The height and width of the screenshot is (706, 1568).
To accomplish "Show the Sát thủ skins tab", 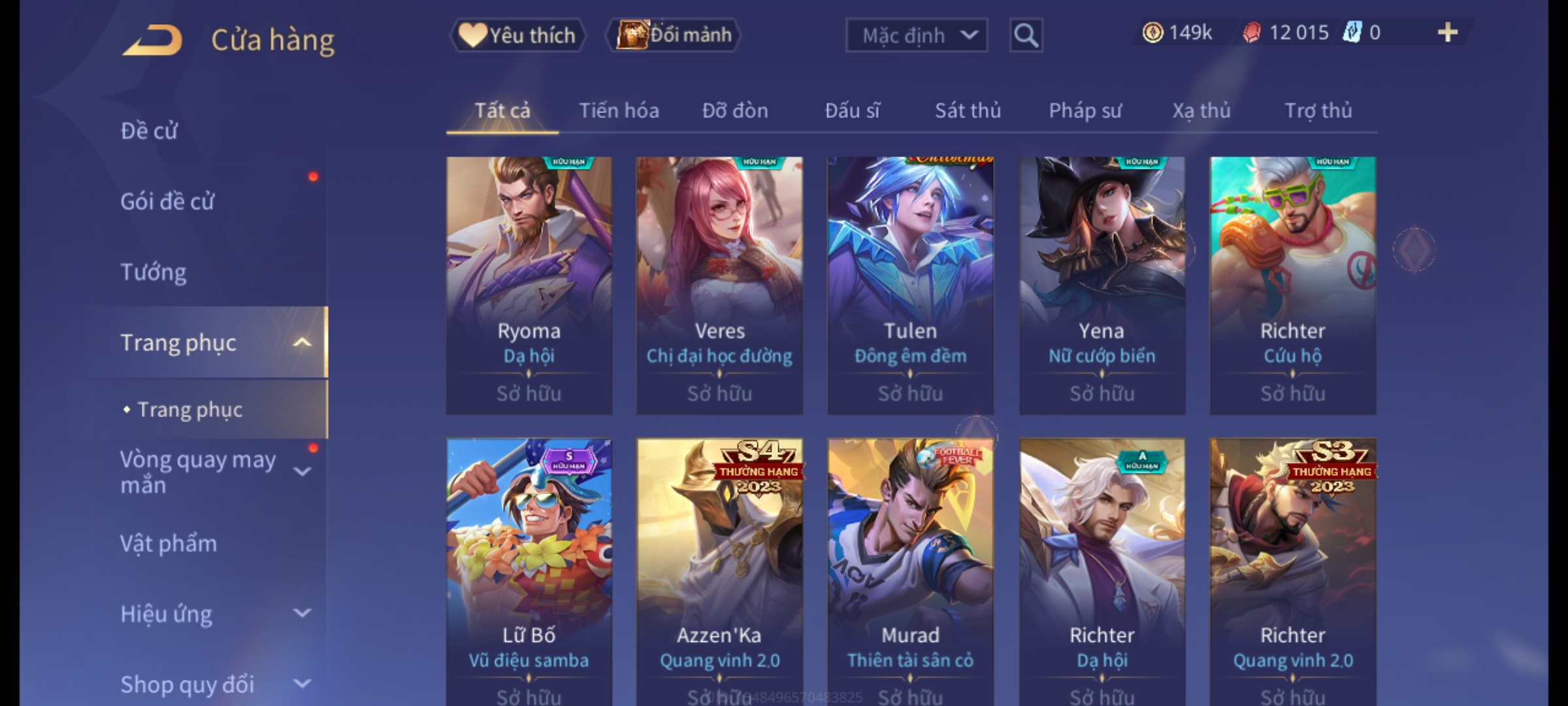I will pyautogui.click(x=968, y=110).
